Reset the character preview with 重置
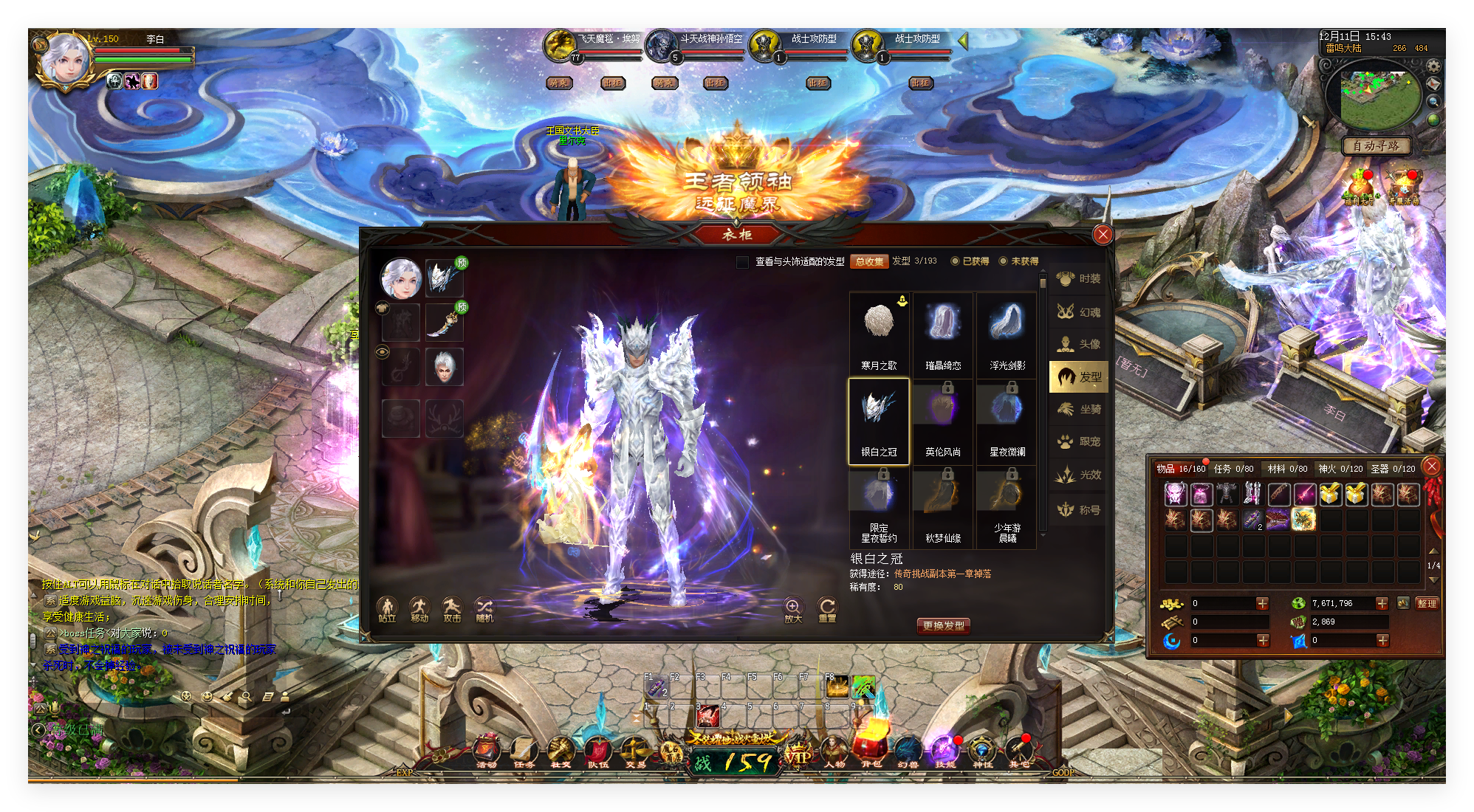Viewport: 1474px width, 812px height. [827, 610]
